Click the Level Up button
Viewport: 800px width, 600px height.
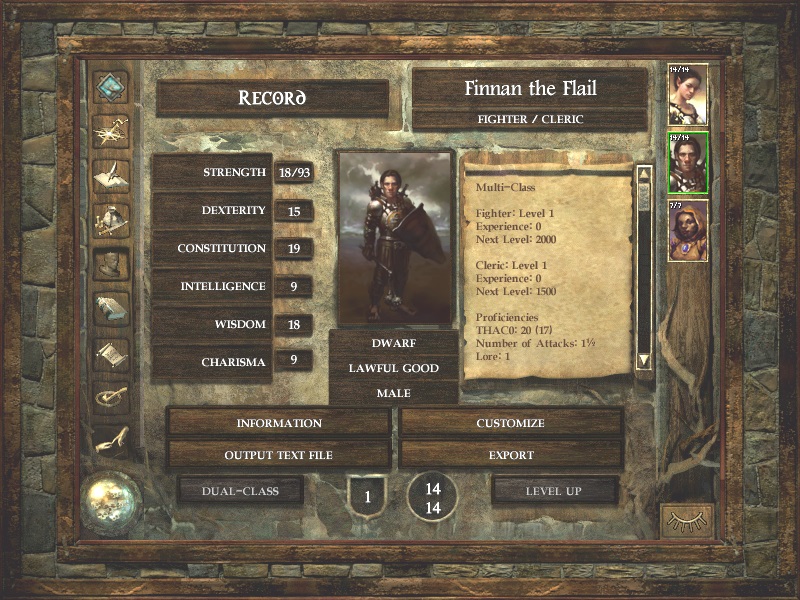[554, 491]
